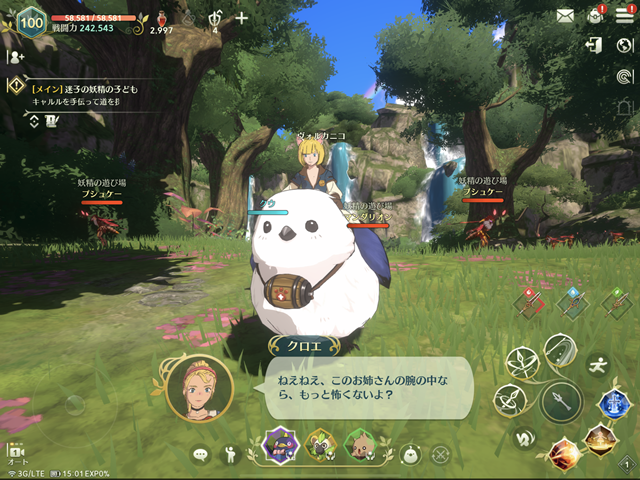Open the mail envelope inbox
Image resolution: width=640 pixels, height=480 pixels.
point(566,15)
